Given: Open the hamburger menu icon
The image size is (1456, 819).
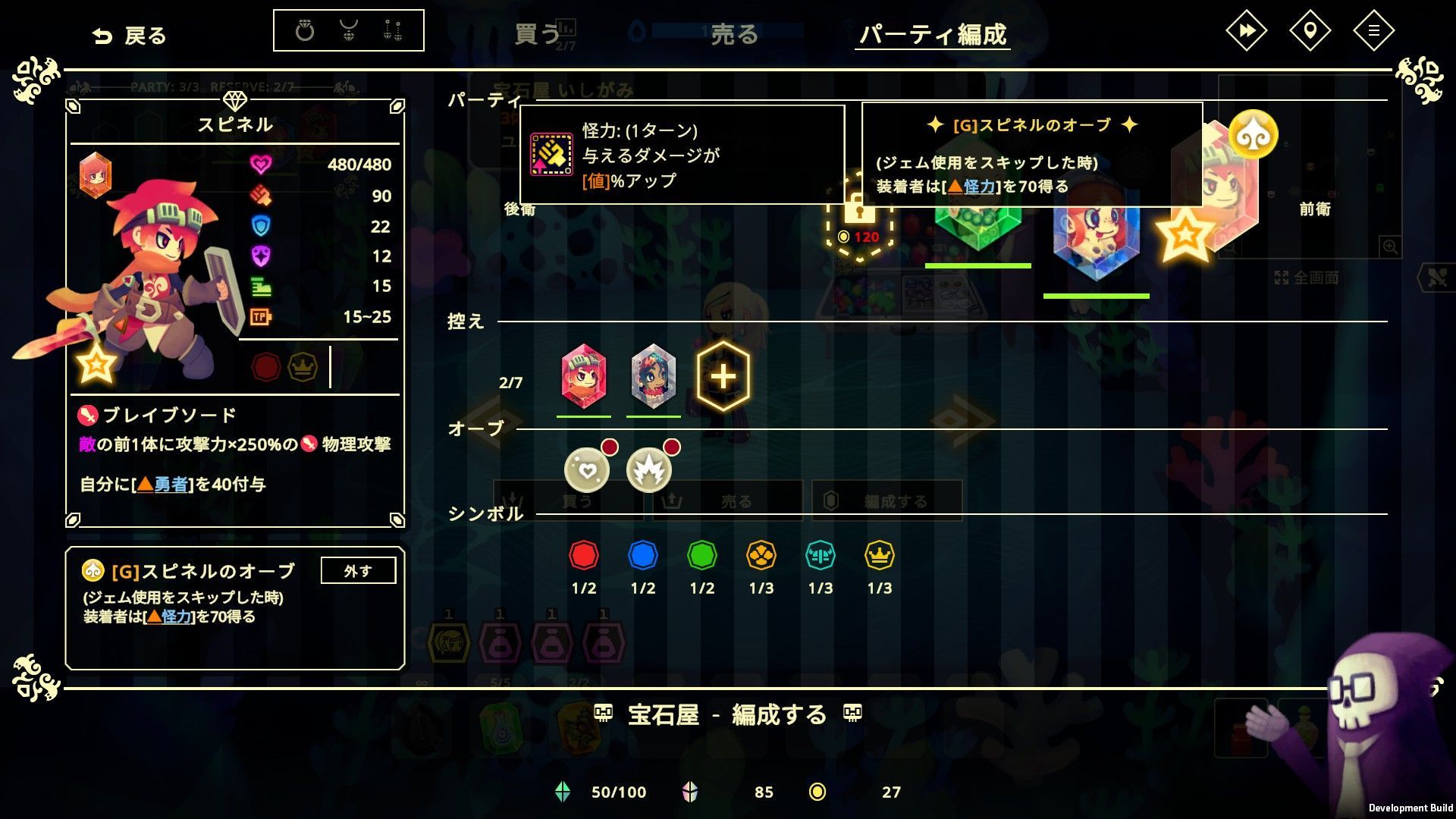Looking at the screenshot, I should (1373, 31).
